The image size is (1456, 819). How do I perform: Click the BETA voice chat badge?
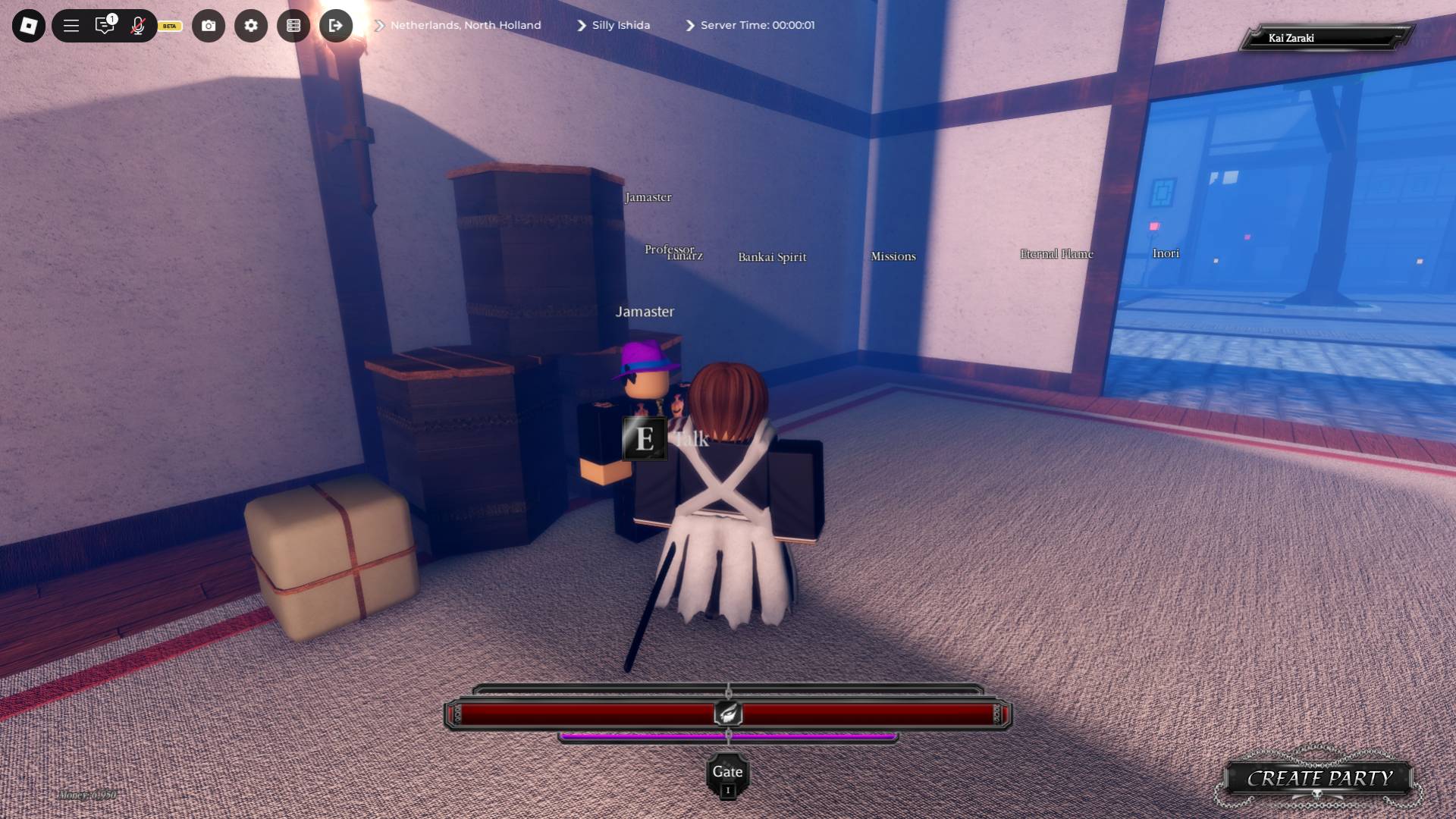coord(168,26)
